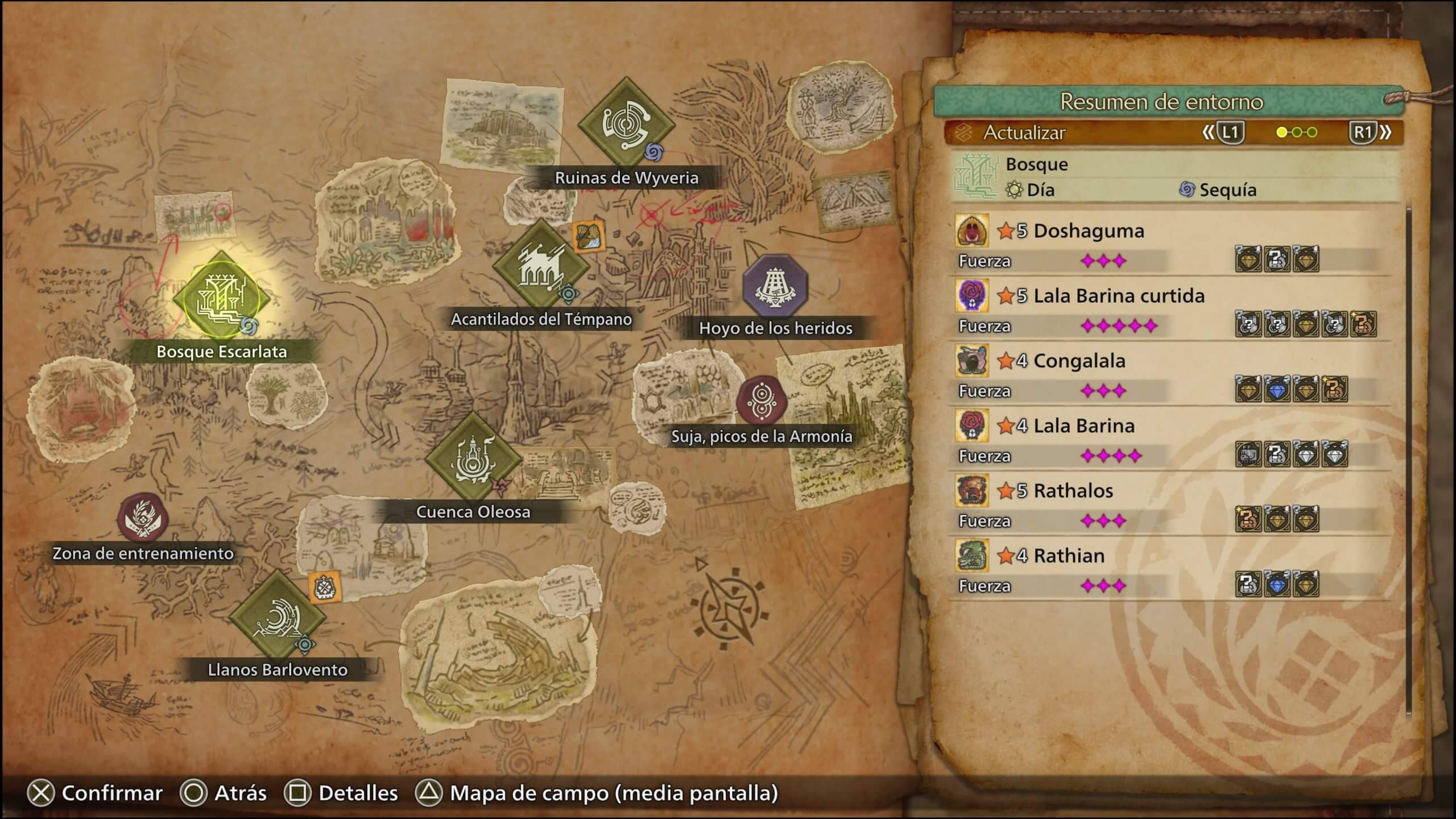Choose Suja, picos de la Armonía
1456x819 pixels.
(x=762, y=400)
